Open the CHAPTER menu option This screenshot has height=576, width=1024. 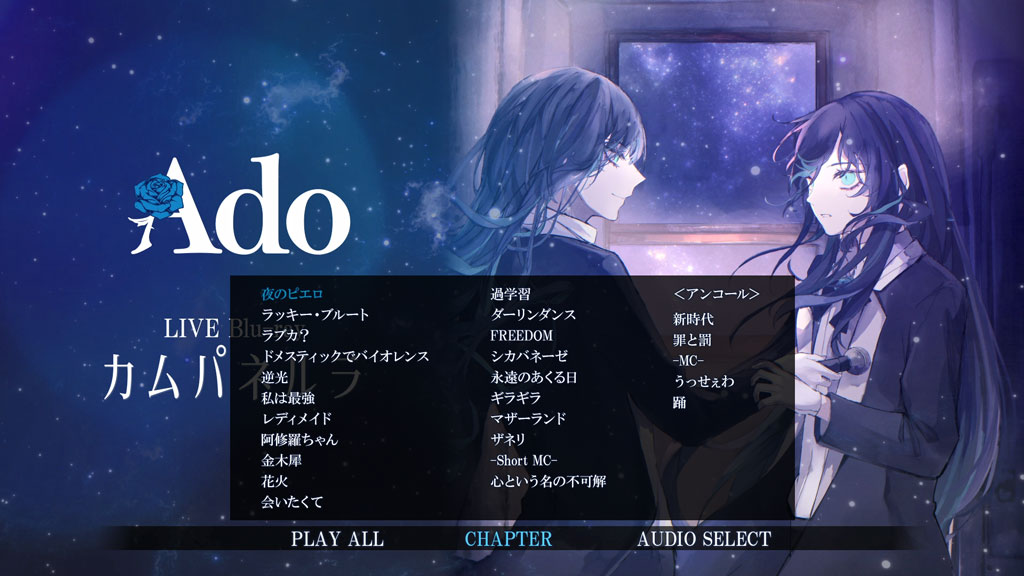508,539
